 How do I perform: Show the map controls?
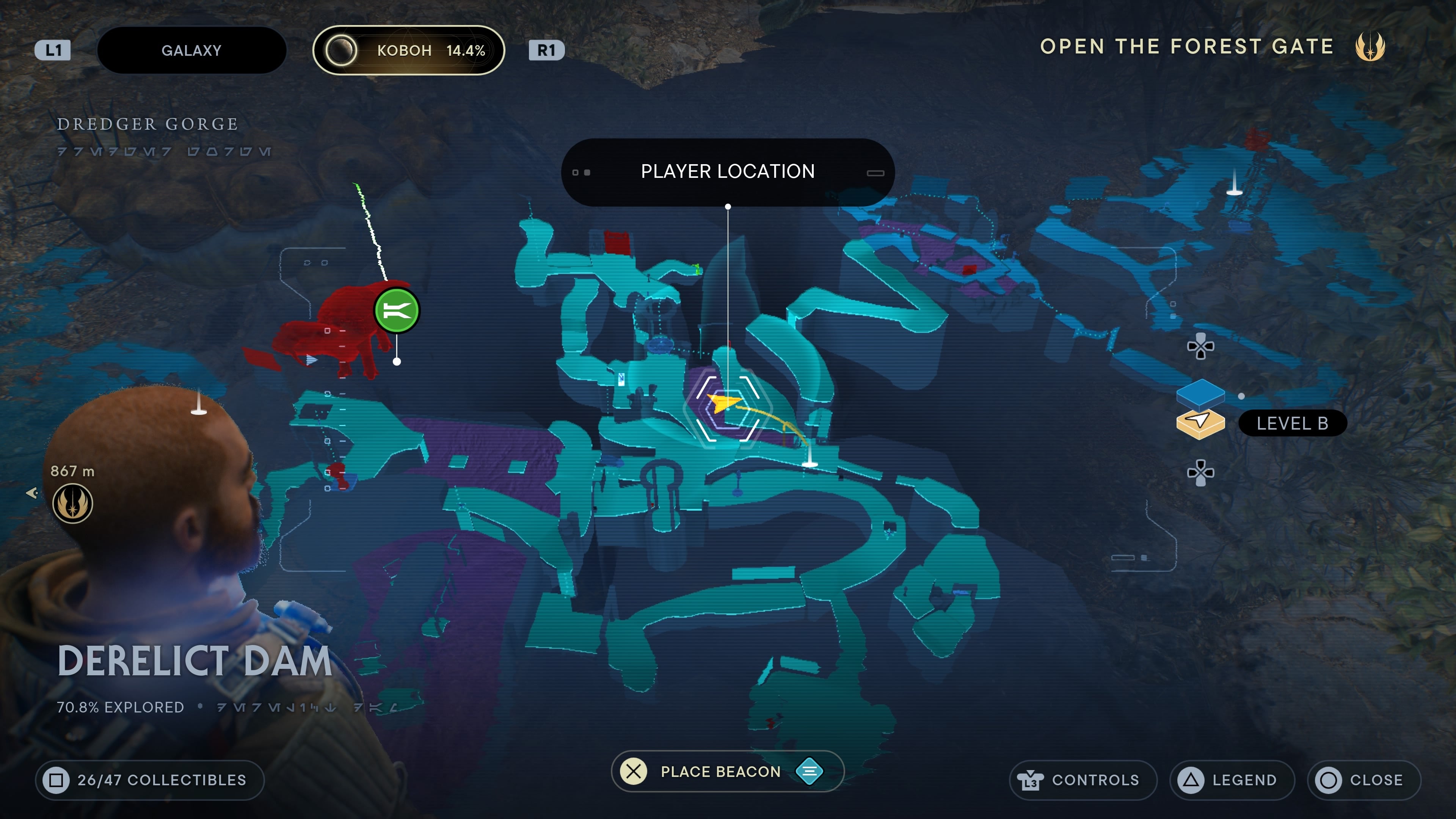[x=1083, y=780]
